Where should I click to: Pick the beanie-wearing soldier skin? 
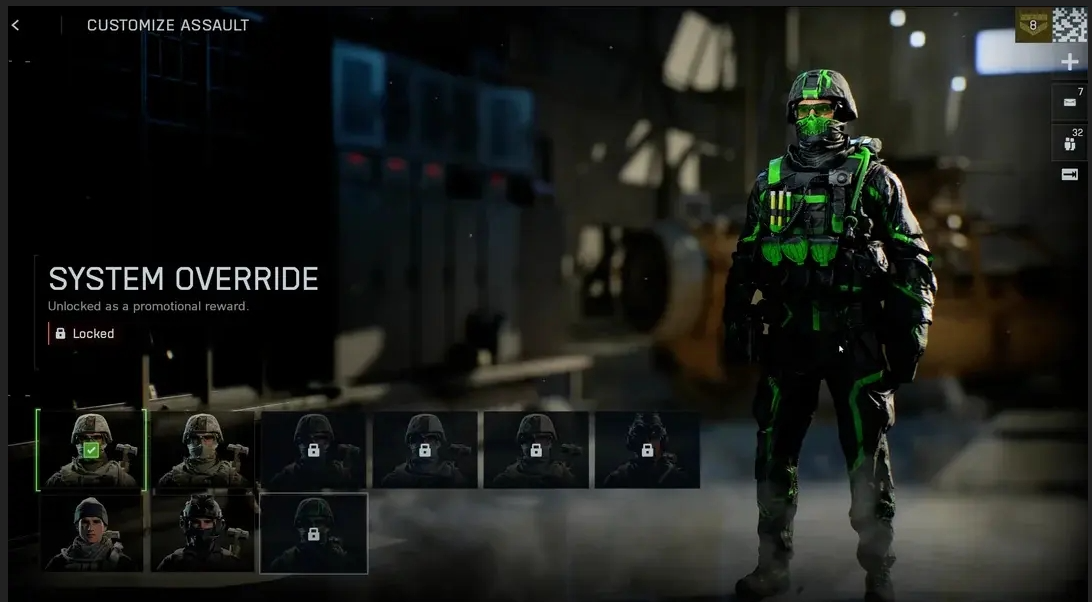pyautogui.click(x=91, y=533)
